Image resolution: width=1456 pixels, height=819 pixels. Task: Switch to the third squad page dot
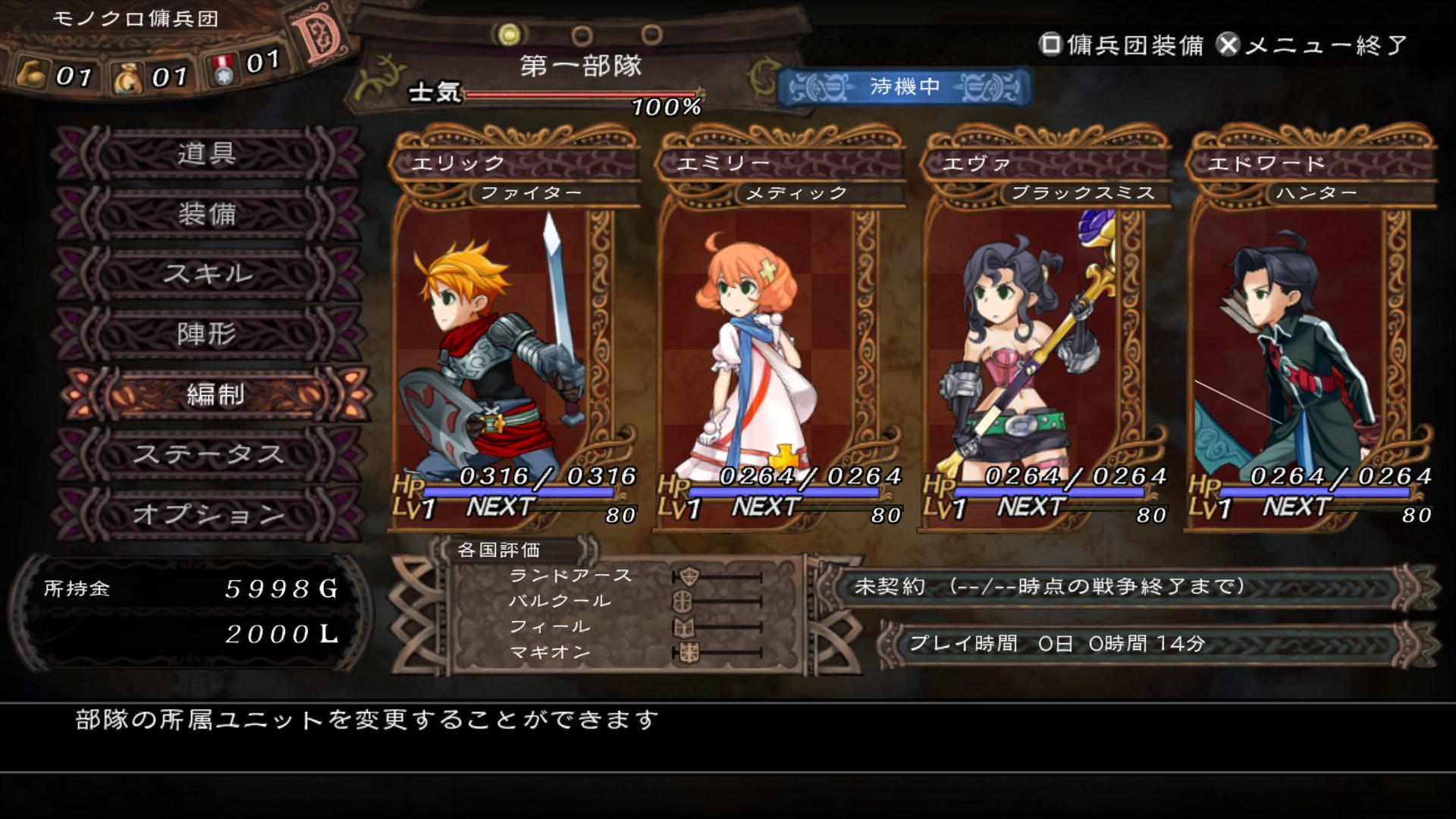(651, 35)
